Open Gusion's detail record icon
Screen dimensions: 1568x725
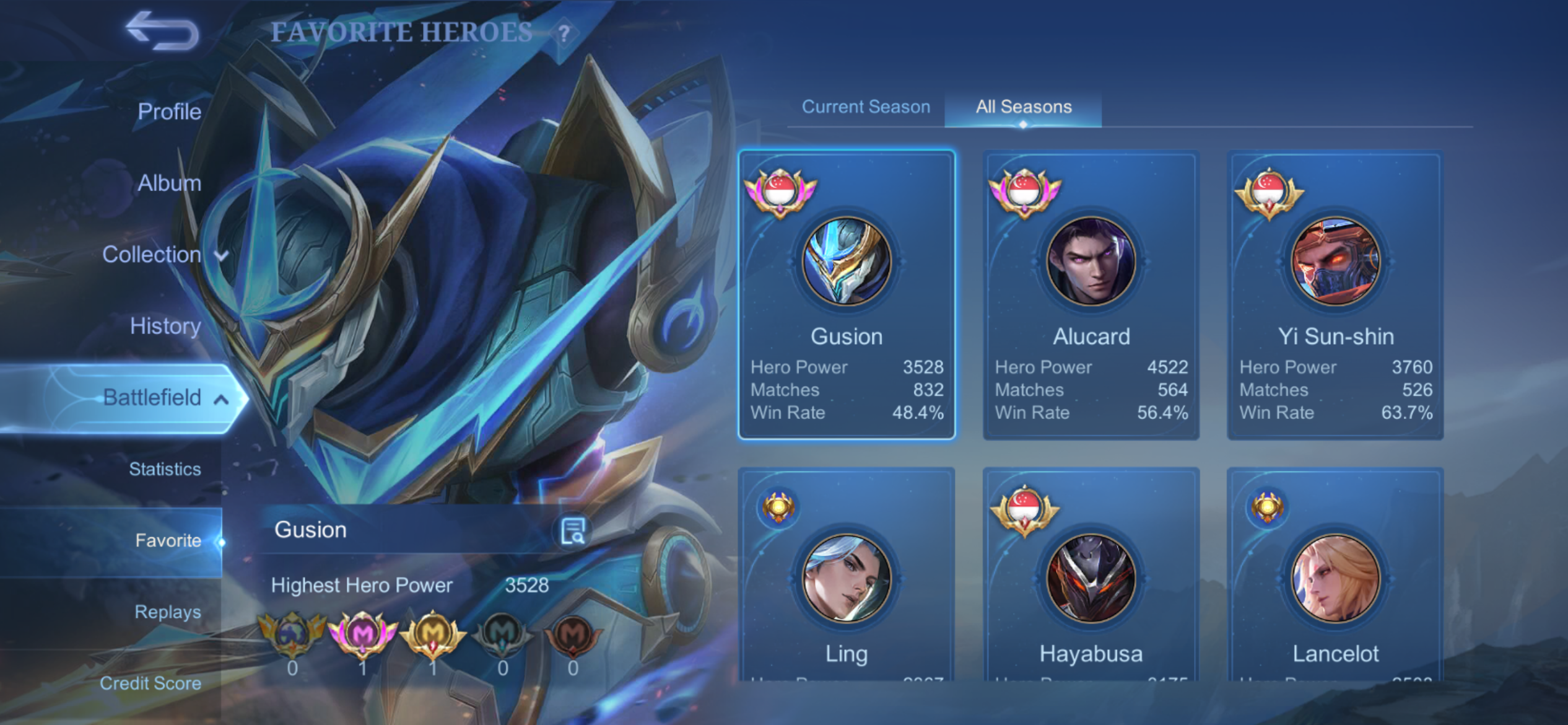pos(572,531)
